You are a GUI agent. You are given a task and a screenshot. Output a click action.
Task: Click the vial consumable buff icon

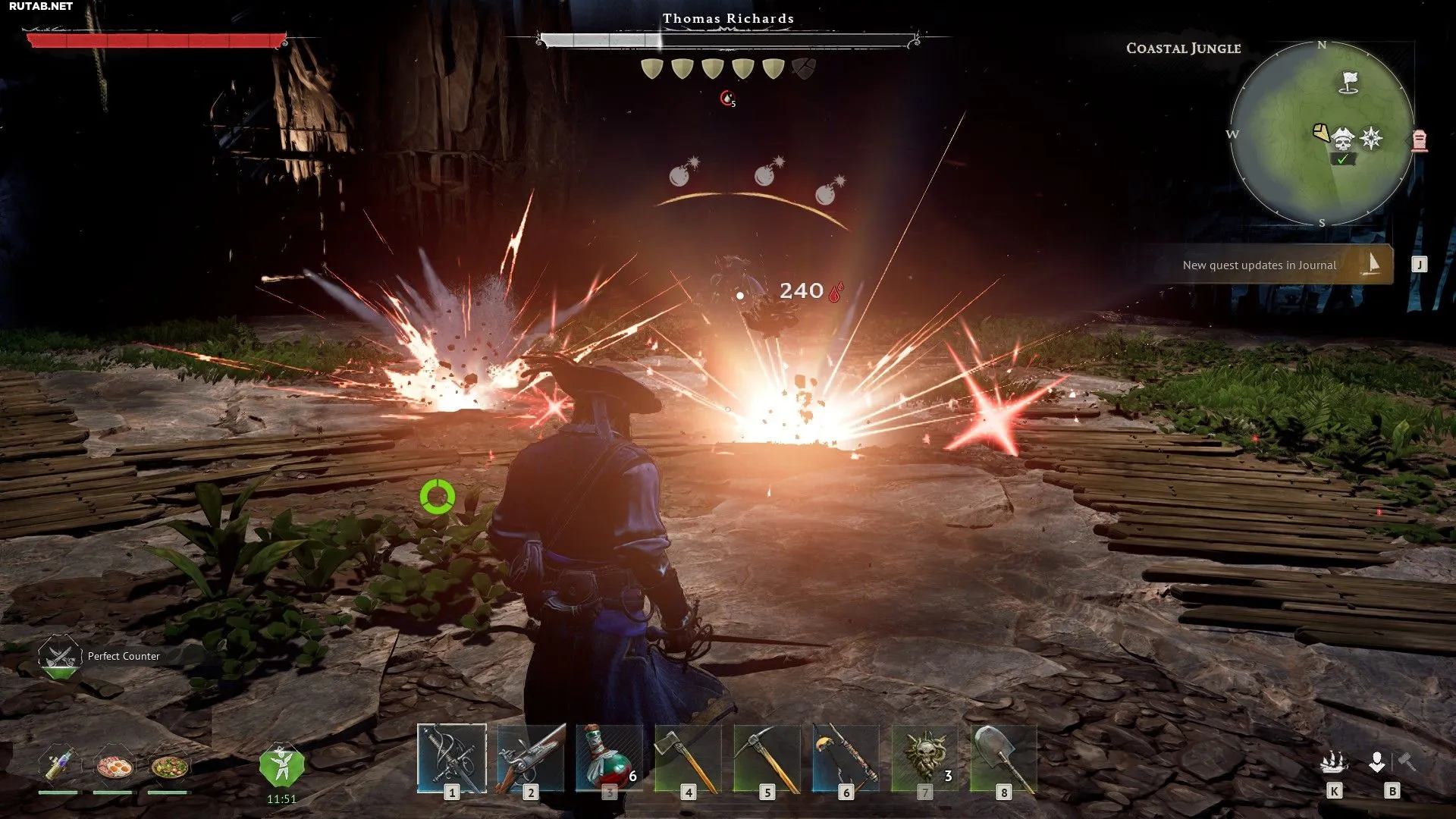59,763
